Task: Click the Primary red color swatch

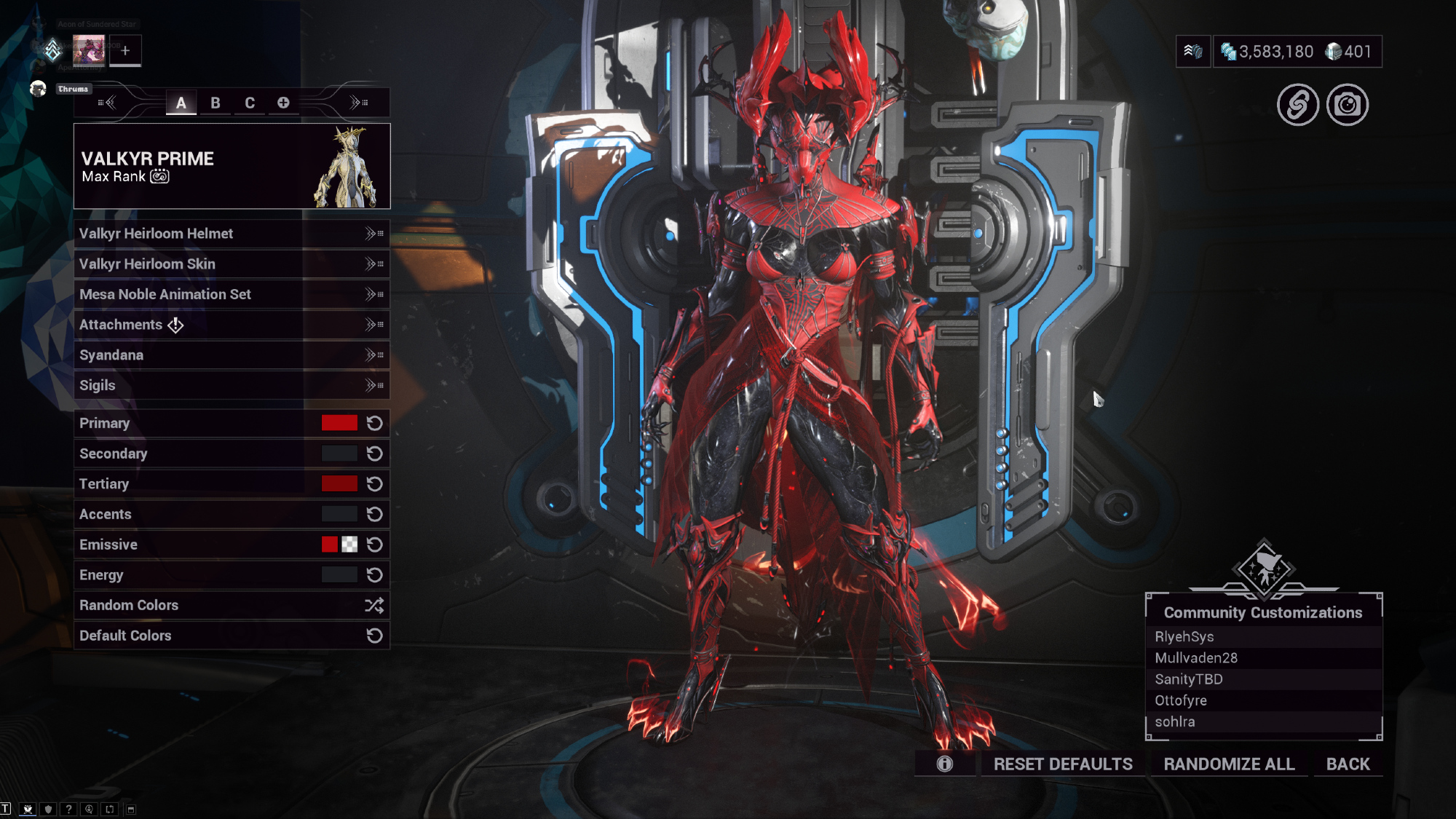Action: coord(339,423)
